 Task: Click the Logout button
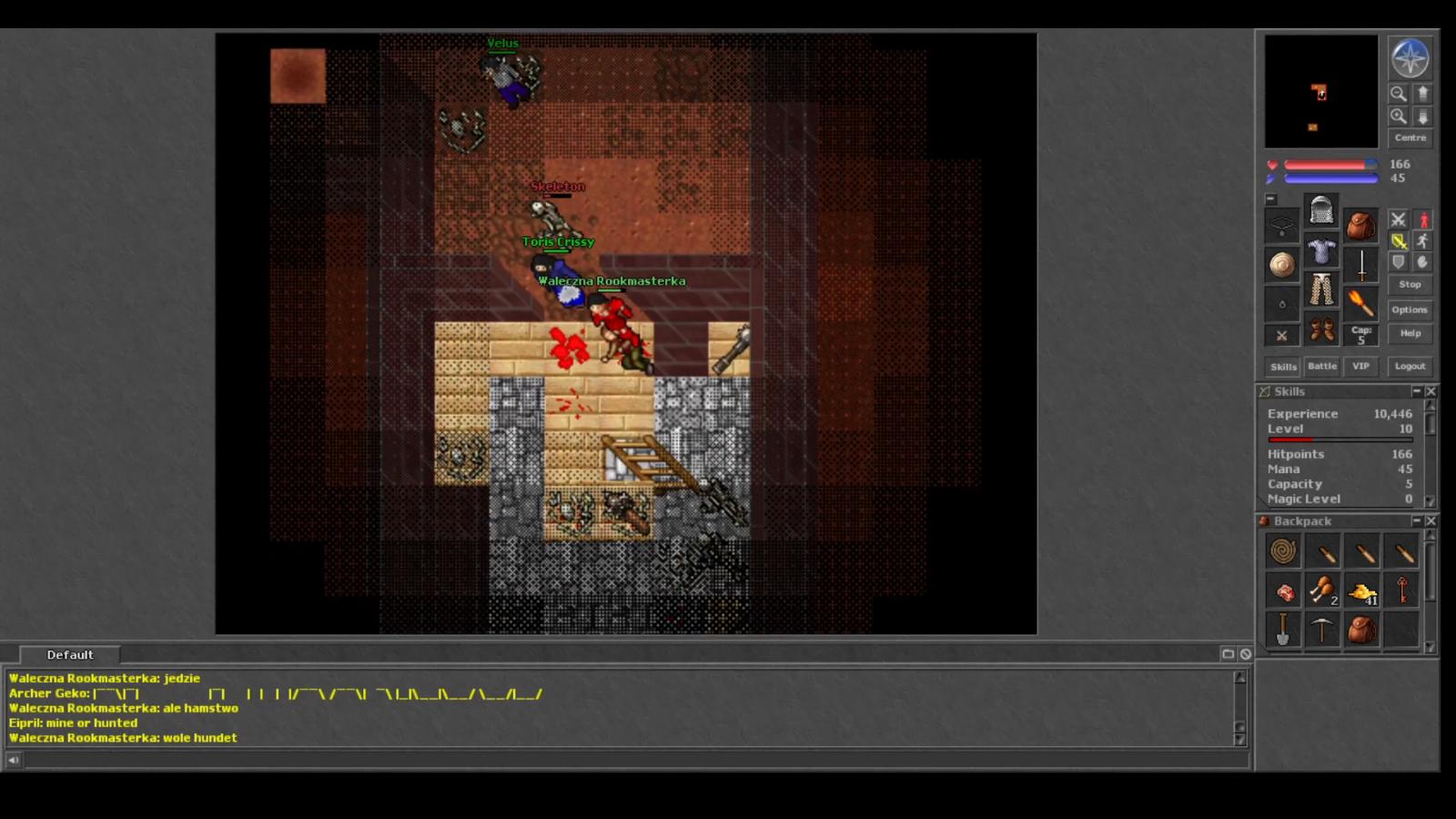(1410, 367)
